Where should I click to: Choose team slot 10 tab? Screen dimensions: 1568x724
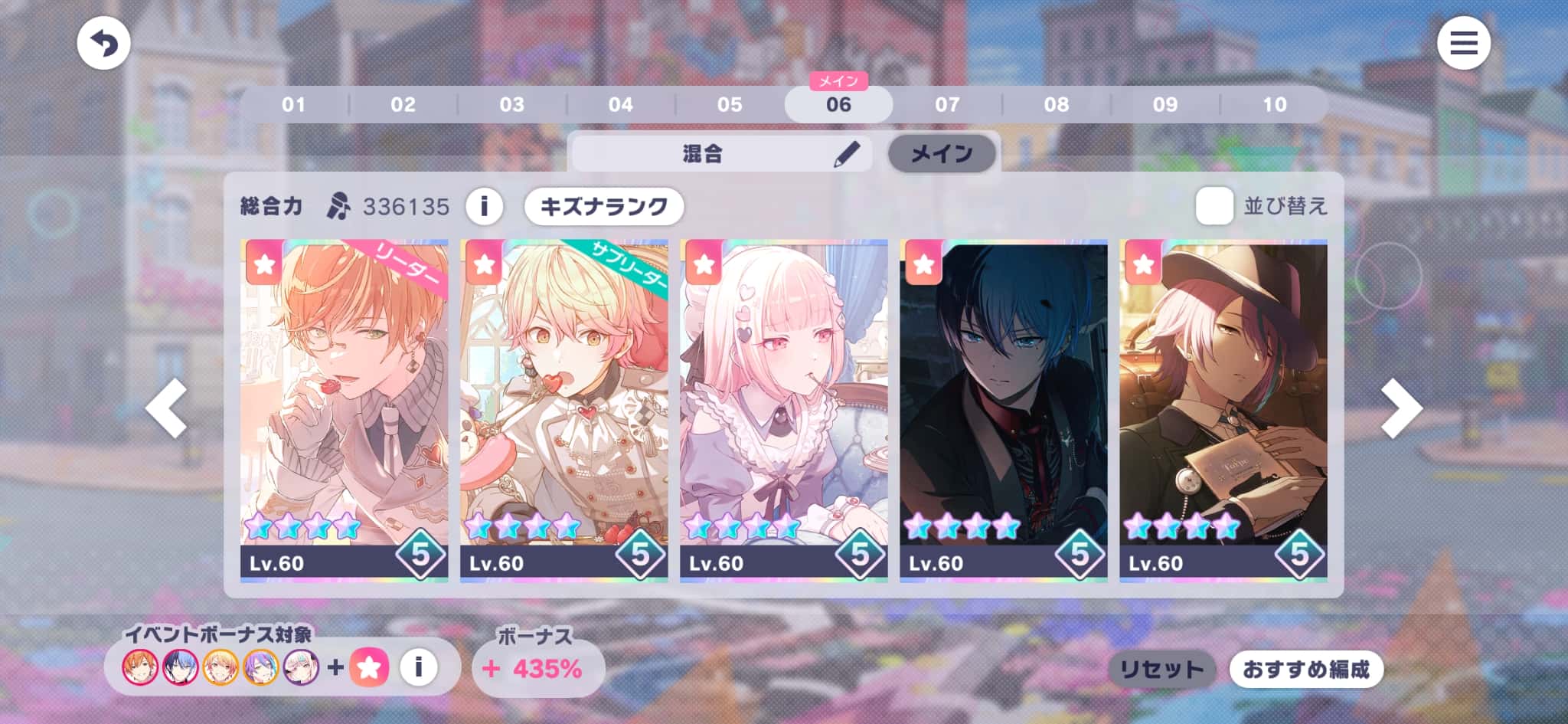pyautogui.click(x=1274, y=104)
